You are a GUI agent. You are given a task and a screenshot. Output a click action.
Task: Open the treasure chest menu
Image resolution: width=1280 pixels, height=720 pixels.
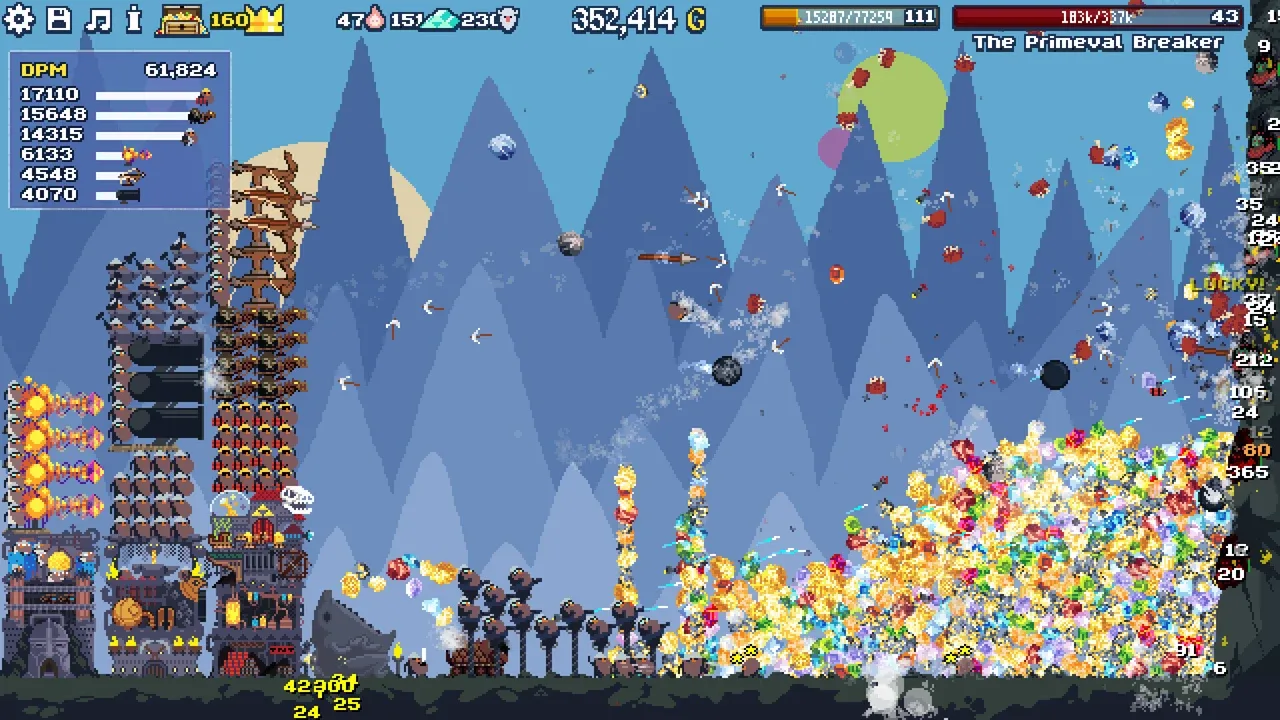tap(182, 20)
